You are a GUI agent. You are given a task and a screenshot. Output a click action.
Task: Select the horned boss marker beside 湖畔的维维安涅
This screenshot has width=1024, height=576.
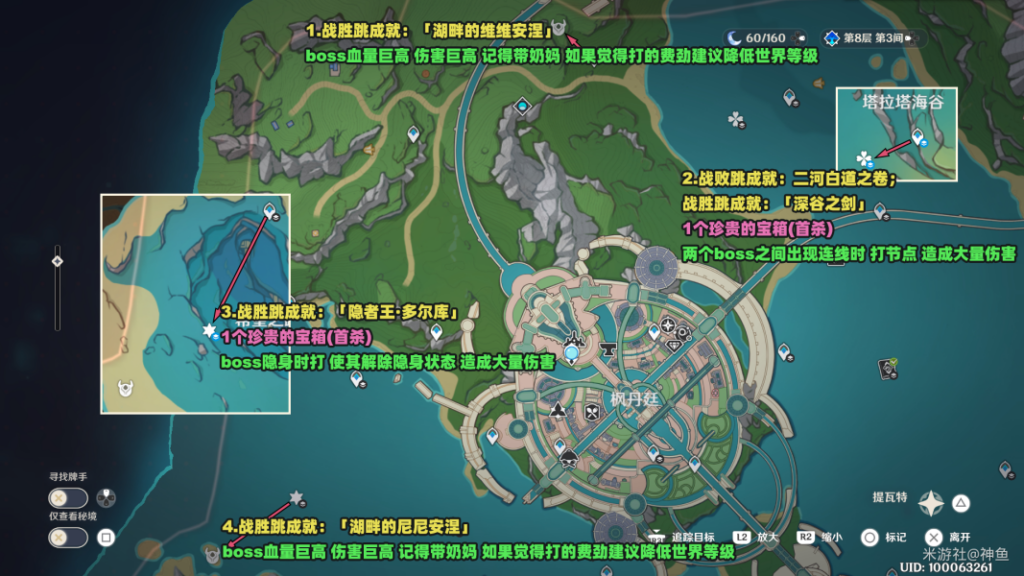pos(559,28)
